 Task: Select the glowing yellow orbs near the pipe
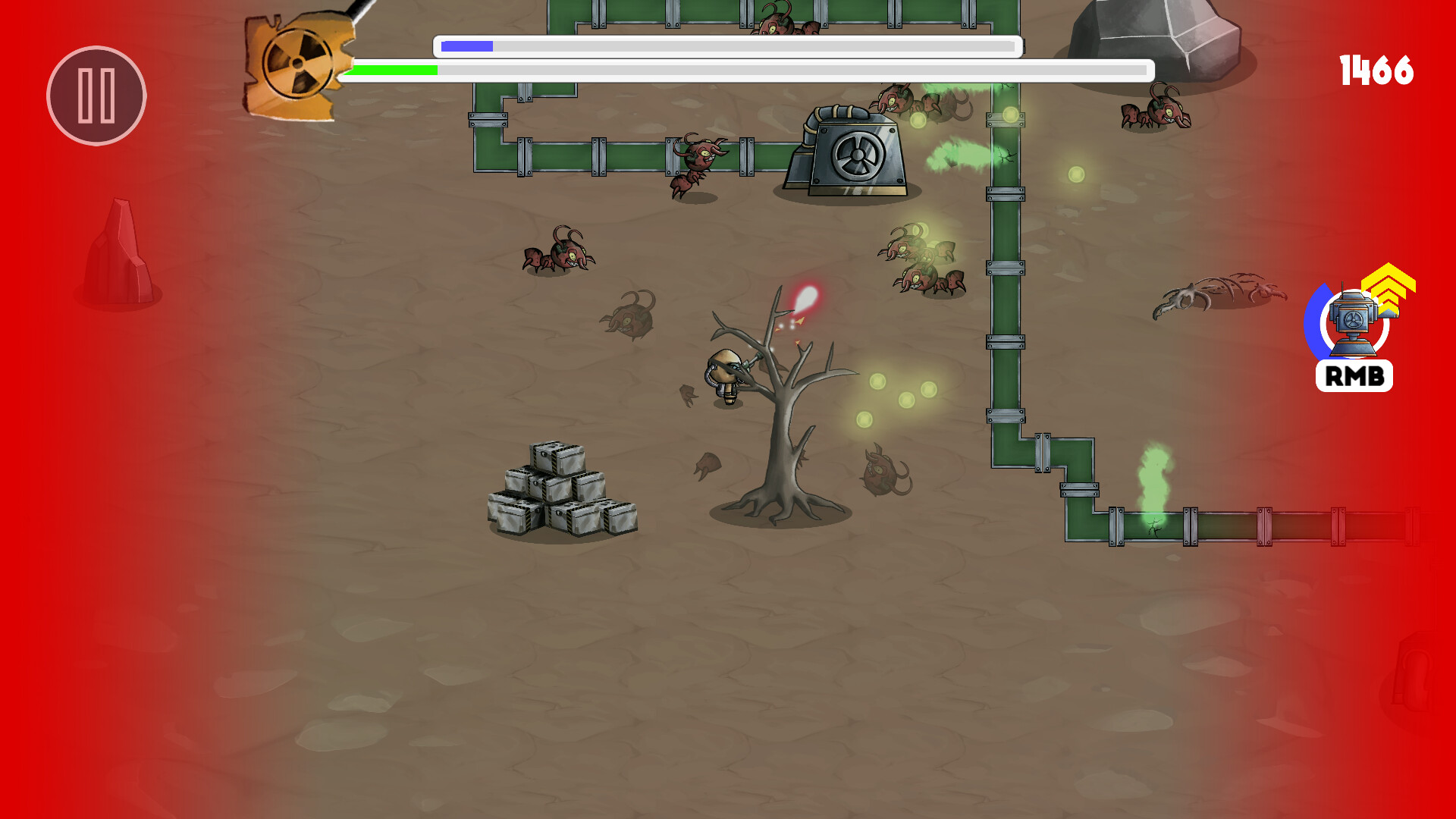[x=902, y=398]
